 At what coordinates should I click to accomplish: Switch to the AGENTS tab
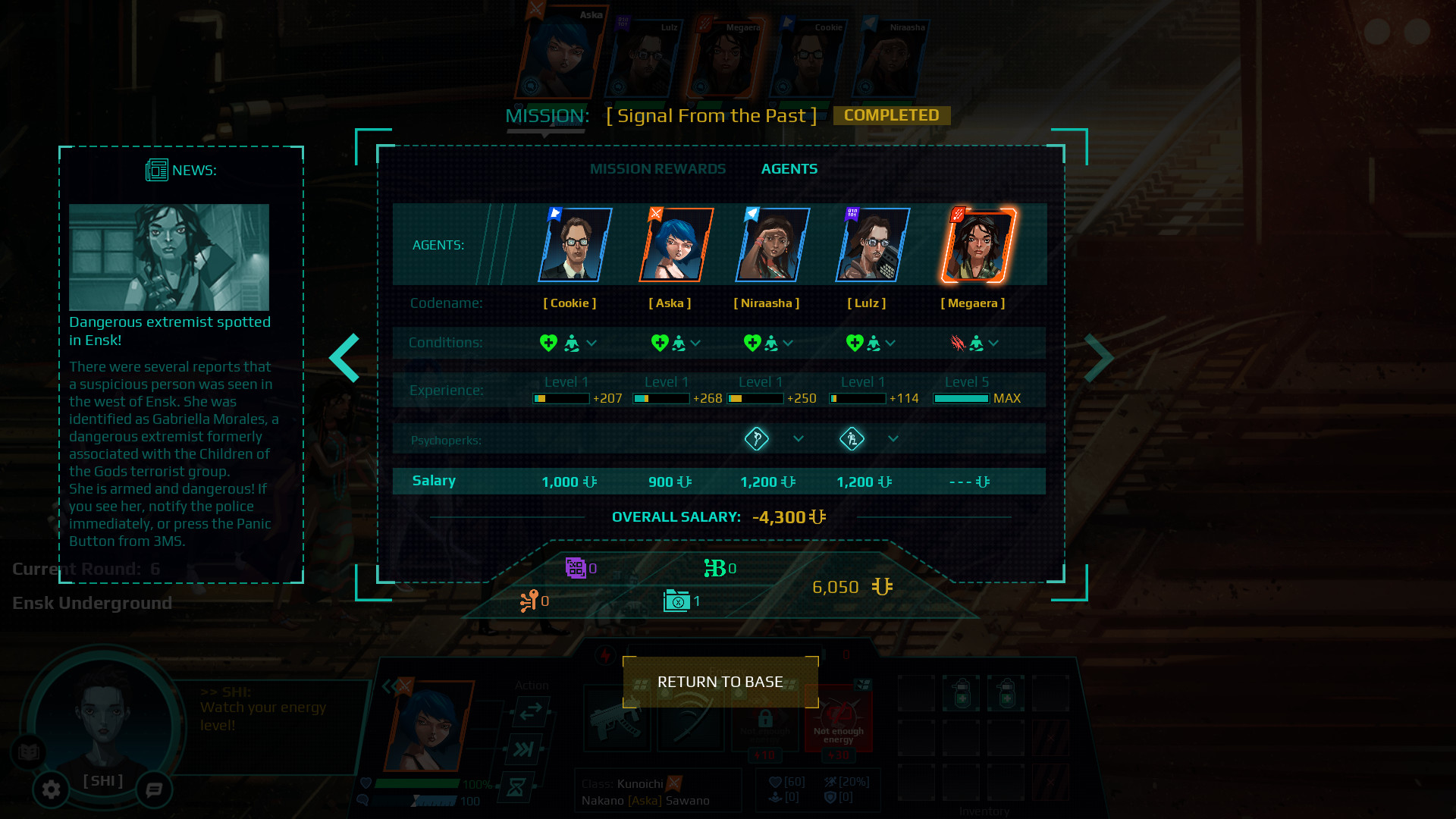[789, 168]
